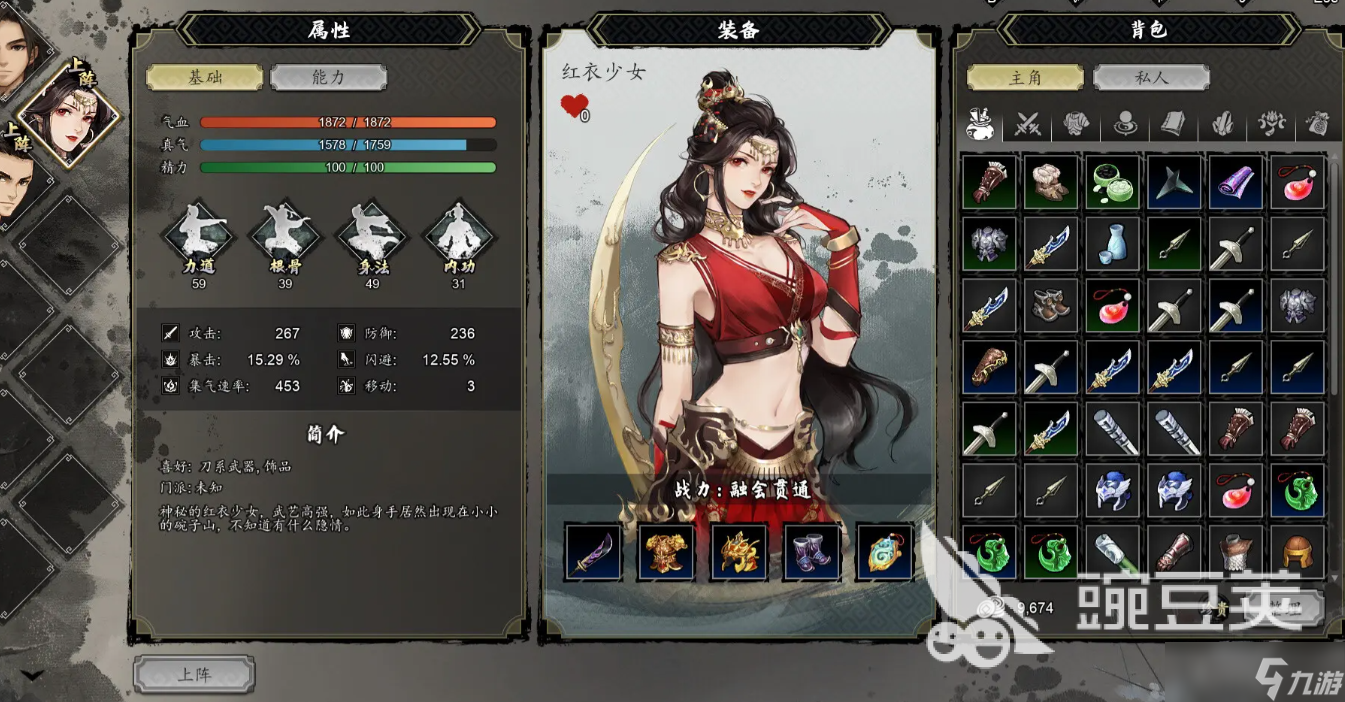Select the equipped golden chest armor

[x=667, y=552]
